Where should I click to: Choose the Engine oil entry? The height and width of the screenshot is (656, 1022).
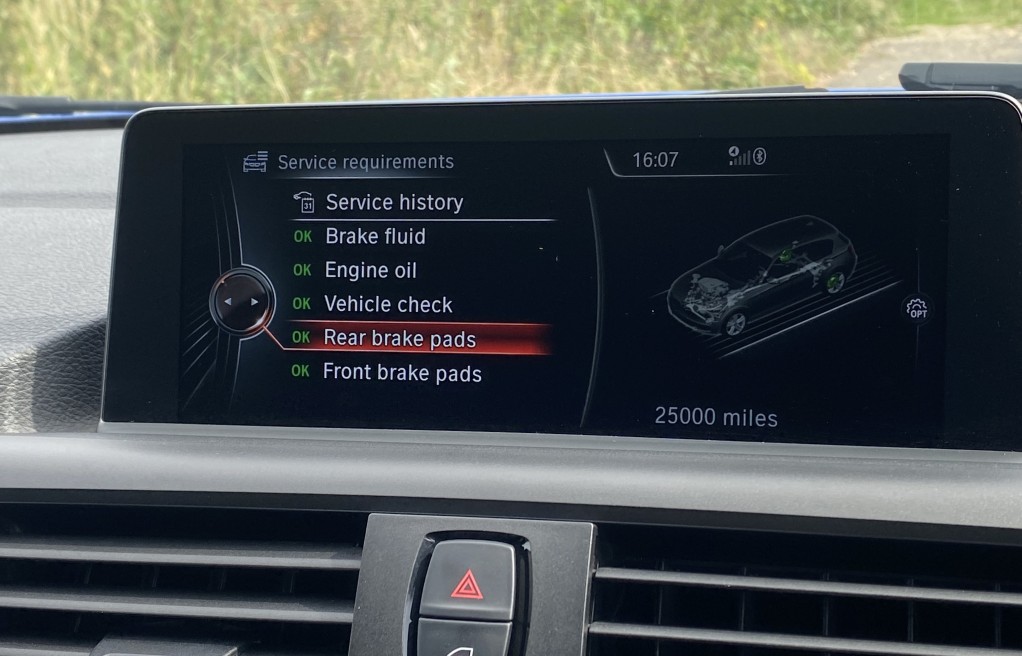(x=370, y=271)
